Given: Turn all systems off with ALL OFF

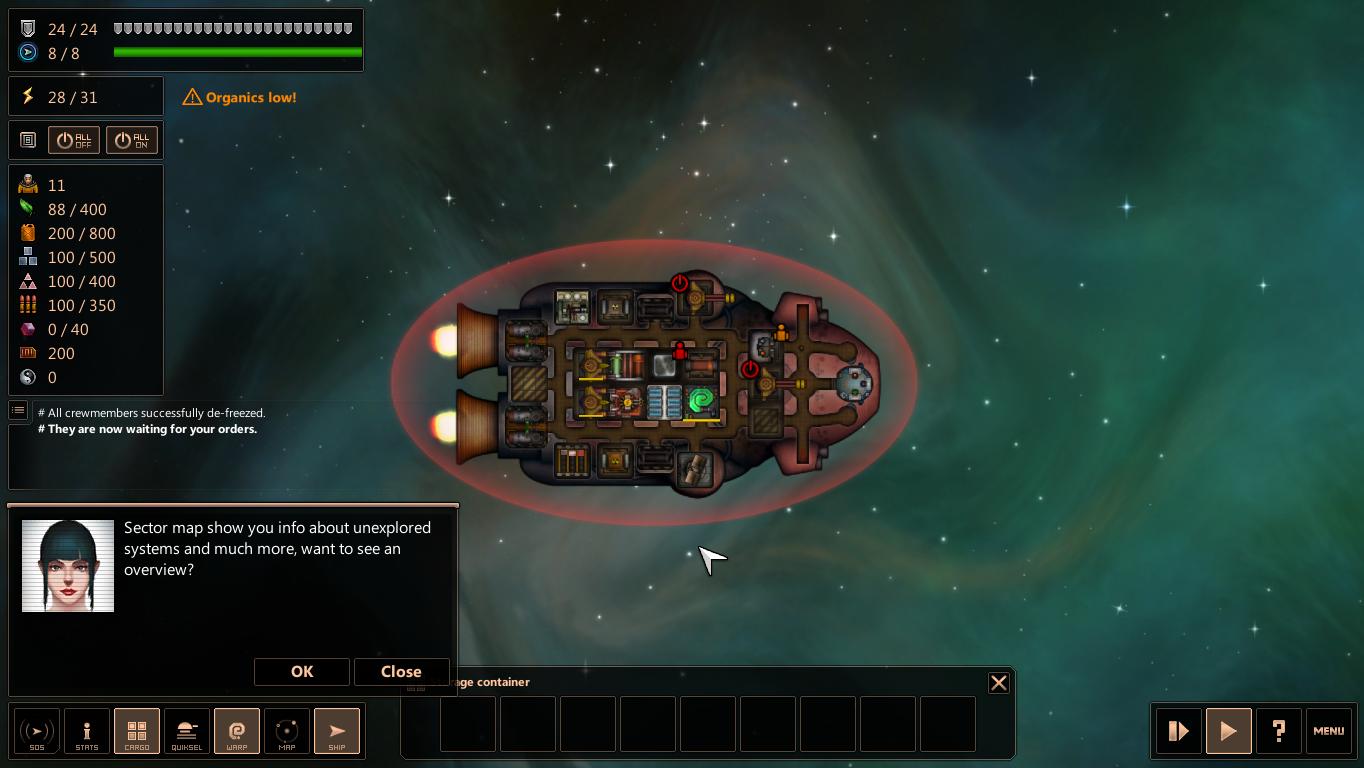Looking at the screenshot, I should tap(74, 140).
